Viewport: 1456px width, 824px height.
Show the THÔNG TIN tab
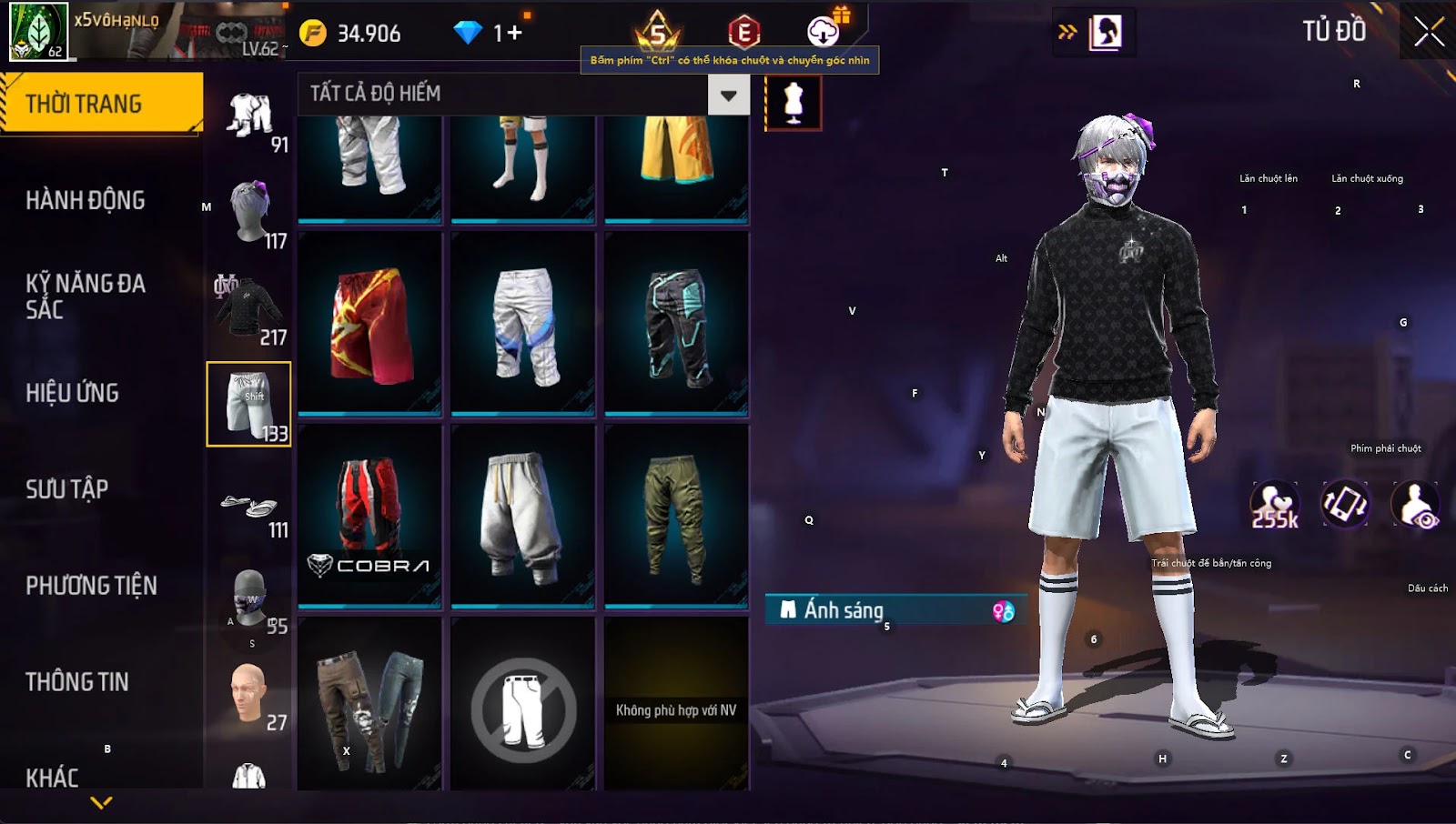point(77,682)
